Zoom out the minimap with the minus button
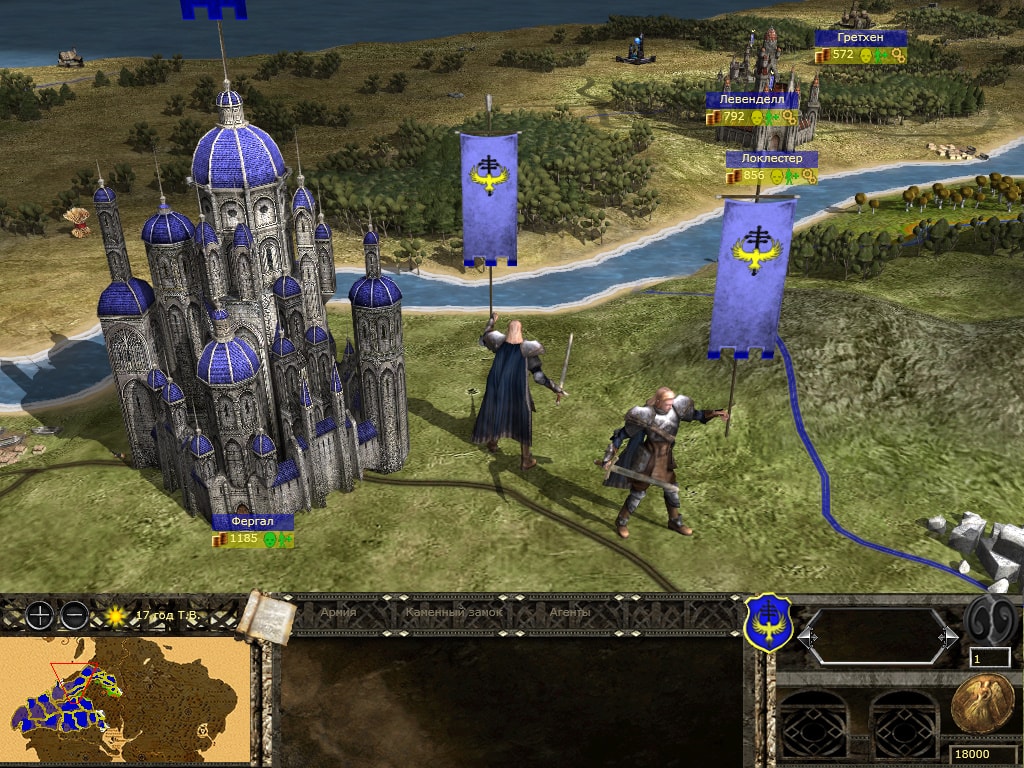 (73, 615)
